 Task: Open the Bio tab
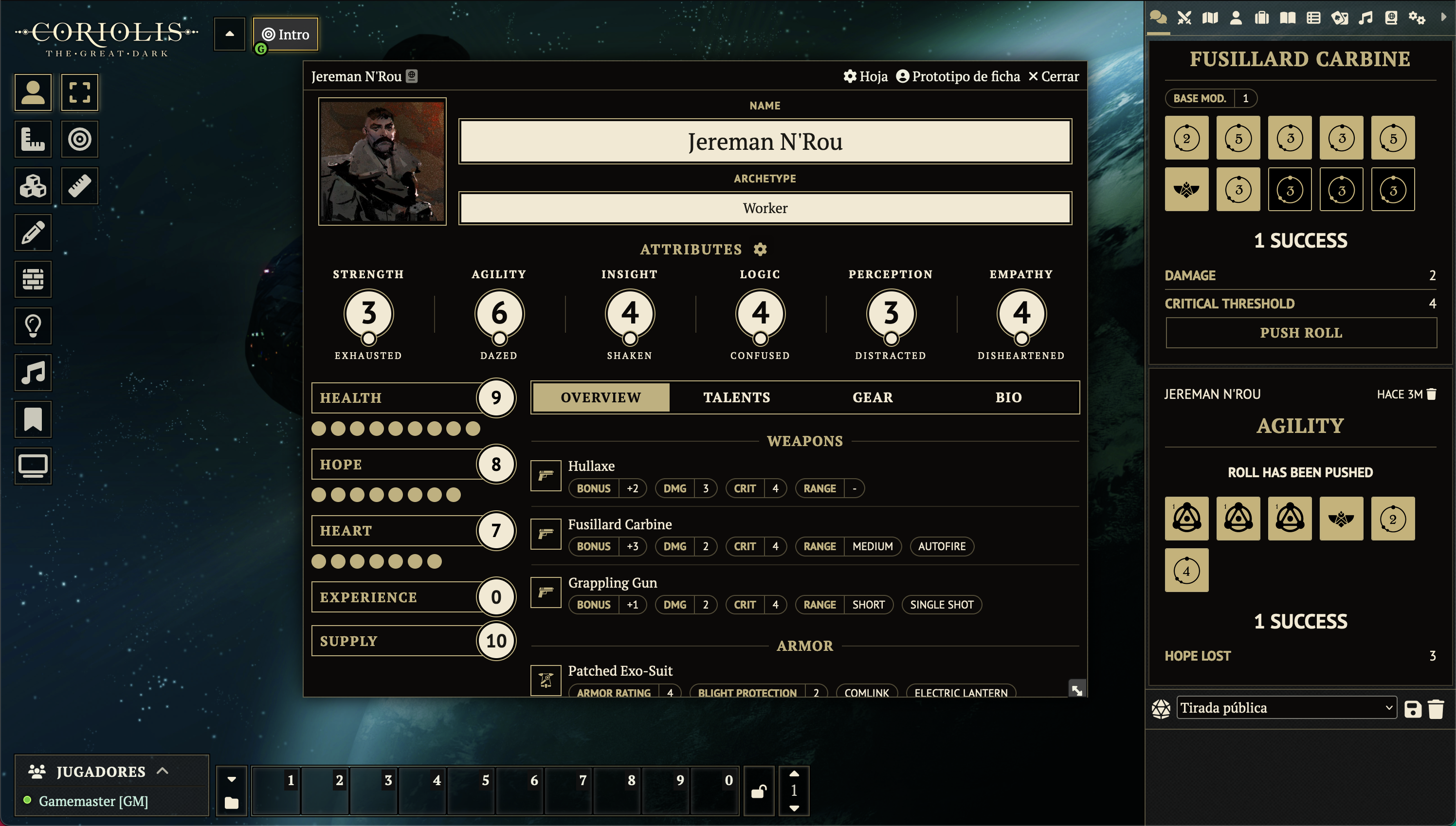[1008, 397]
